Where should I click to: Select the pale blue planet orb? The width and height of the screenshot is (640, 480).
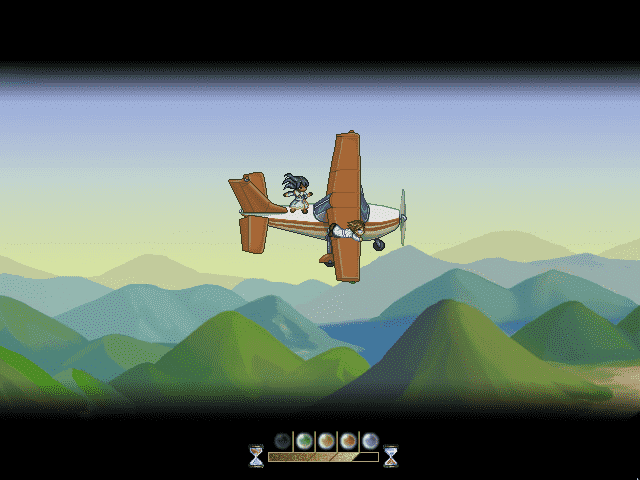pos(370,440)
